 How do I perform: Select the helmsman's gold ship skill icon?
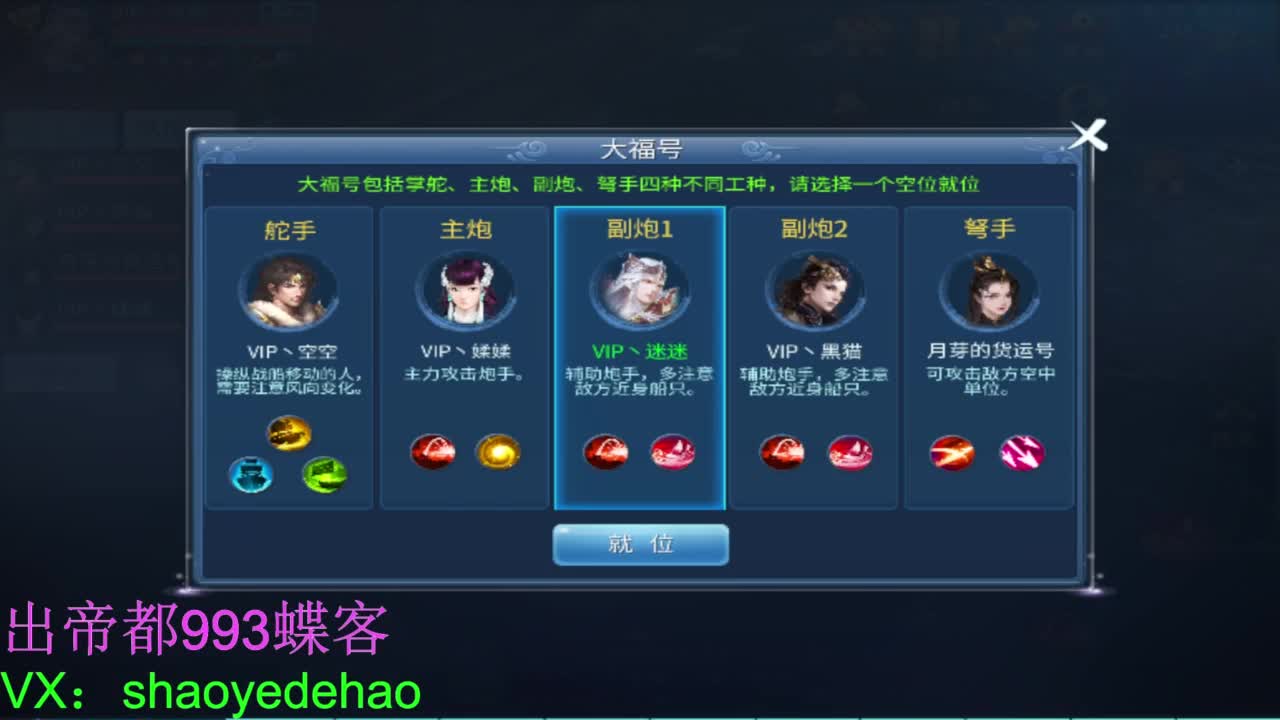[x=289, y=432]
